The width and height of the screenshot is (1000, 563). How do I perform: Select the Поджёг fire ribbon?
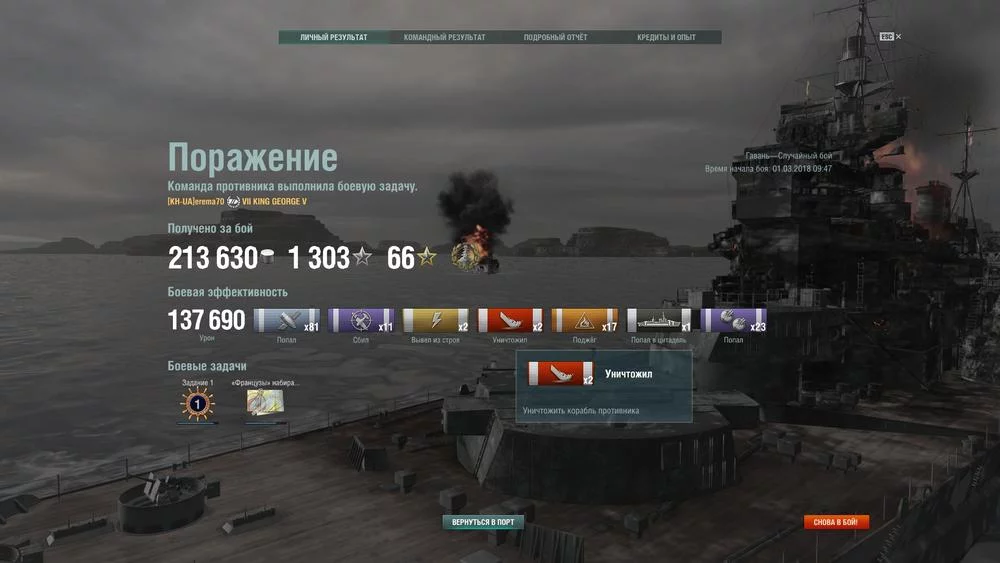pos(584,321)
